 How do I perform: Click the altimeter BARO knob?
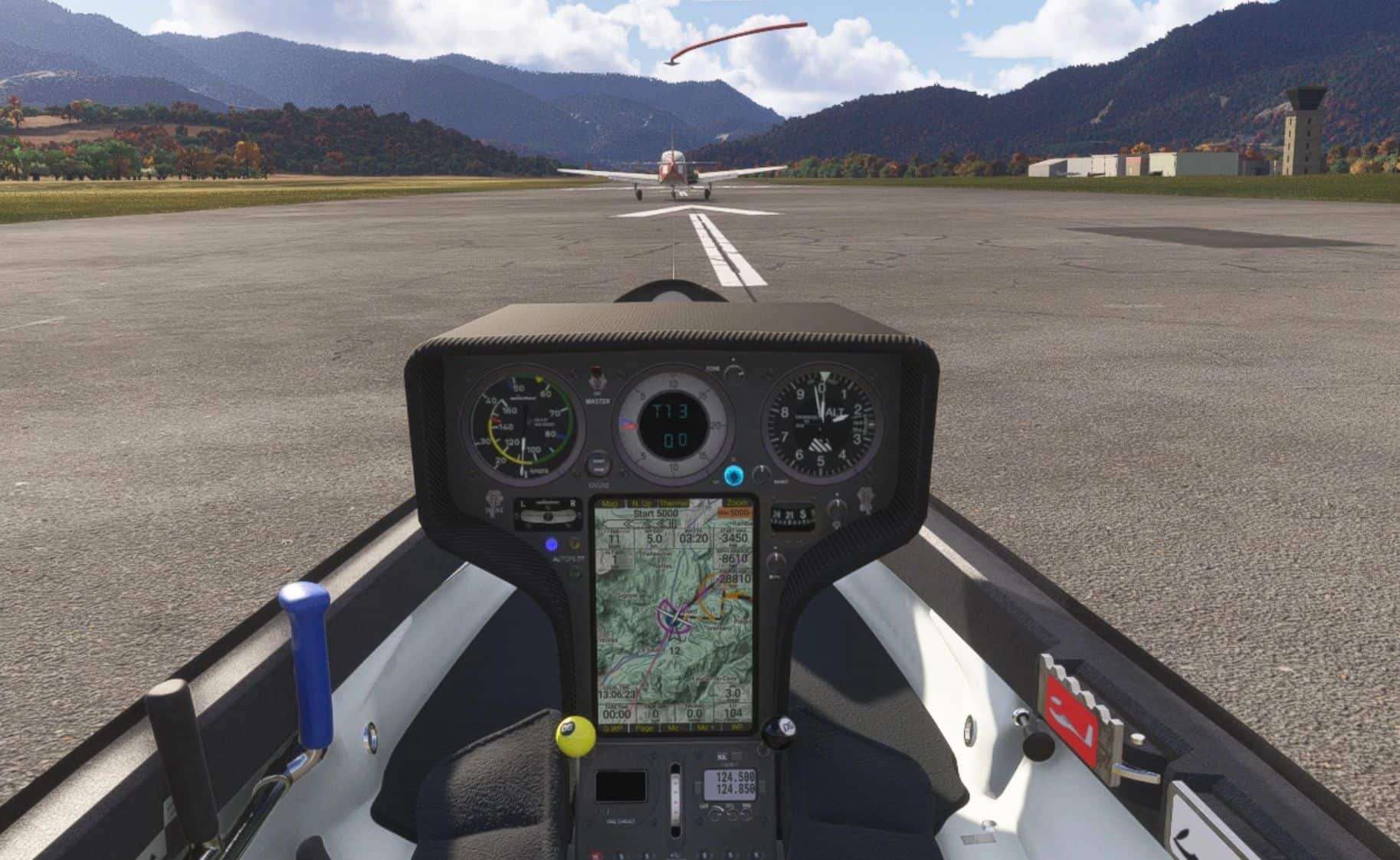pos(760,474)
